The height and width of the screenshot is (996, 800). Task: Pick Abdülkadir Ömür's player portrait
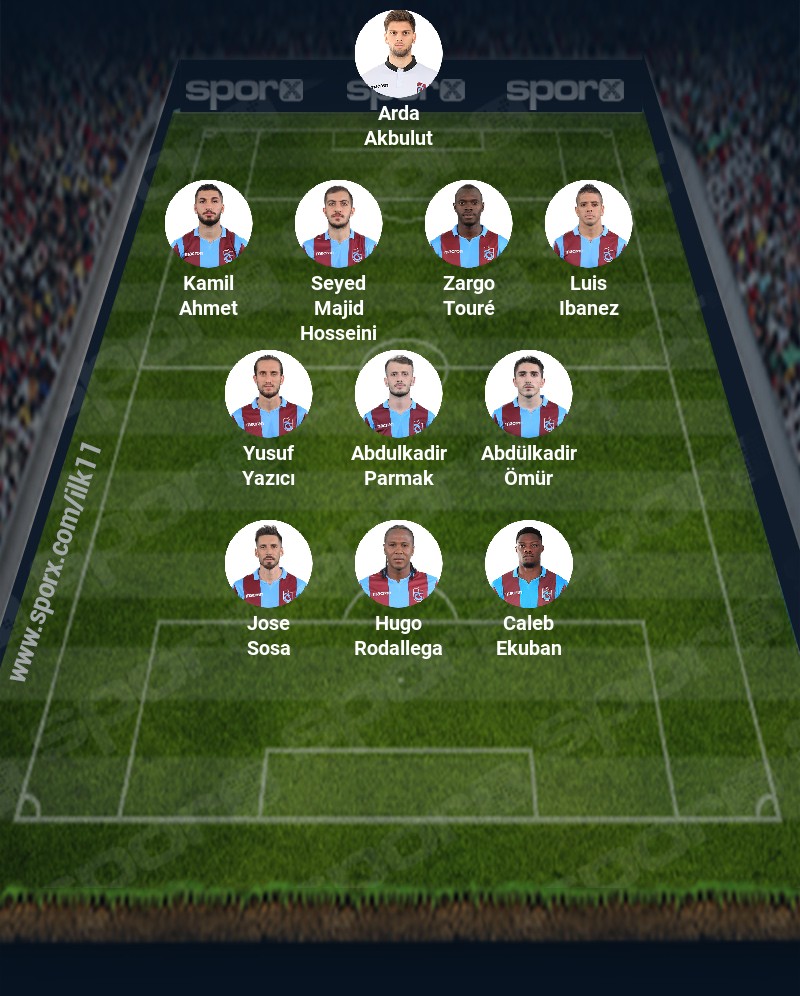(x=528, y=394)
